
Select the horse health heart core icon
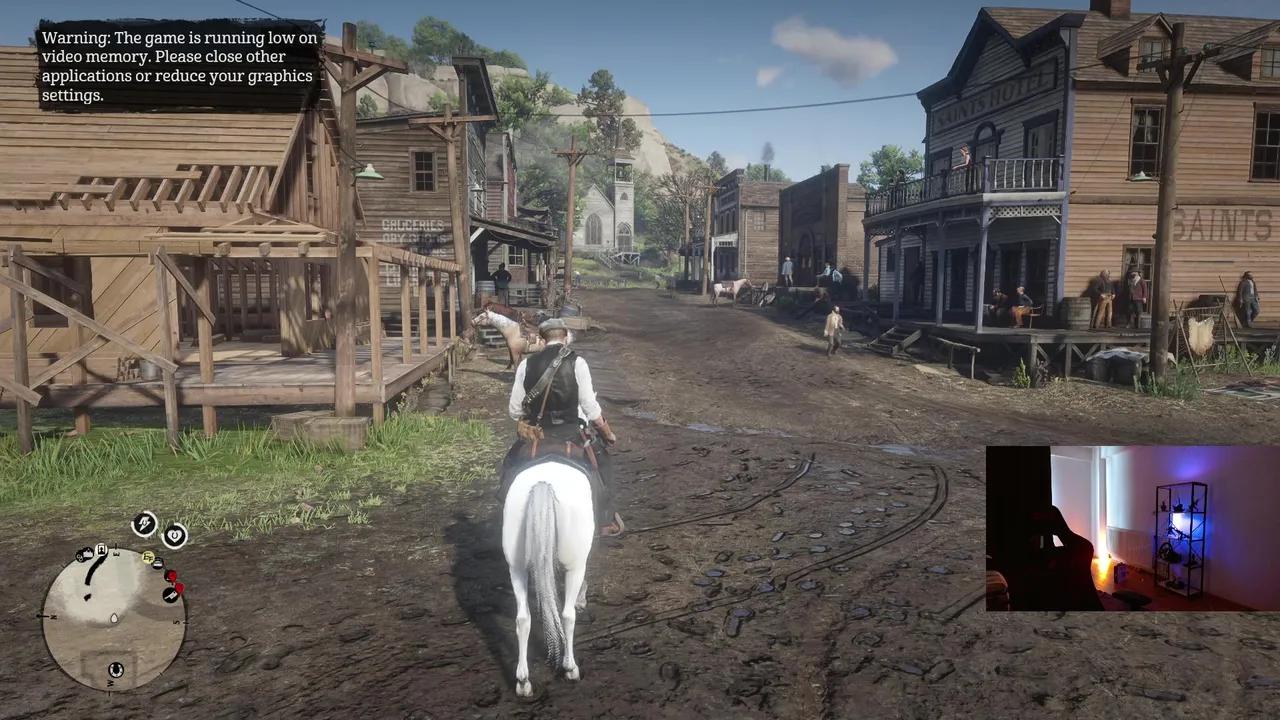175,536
